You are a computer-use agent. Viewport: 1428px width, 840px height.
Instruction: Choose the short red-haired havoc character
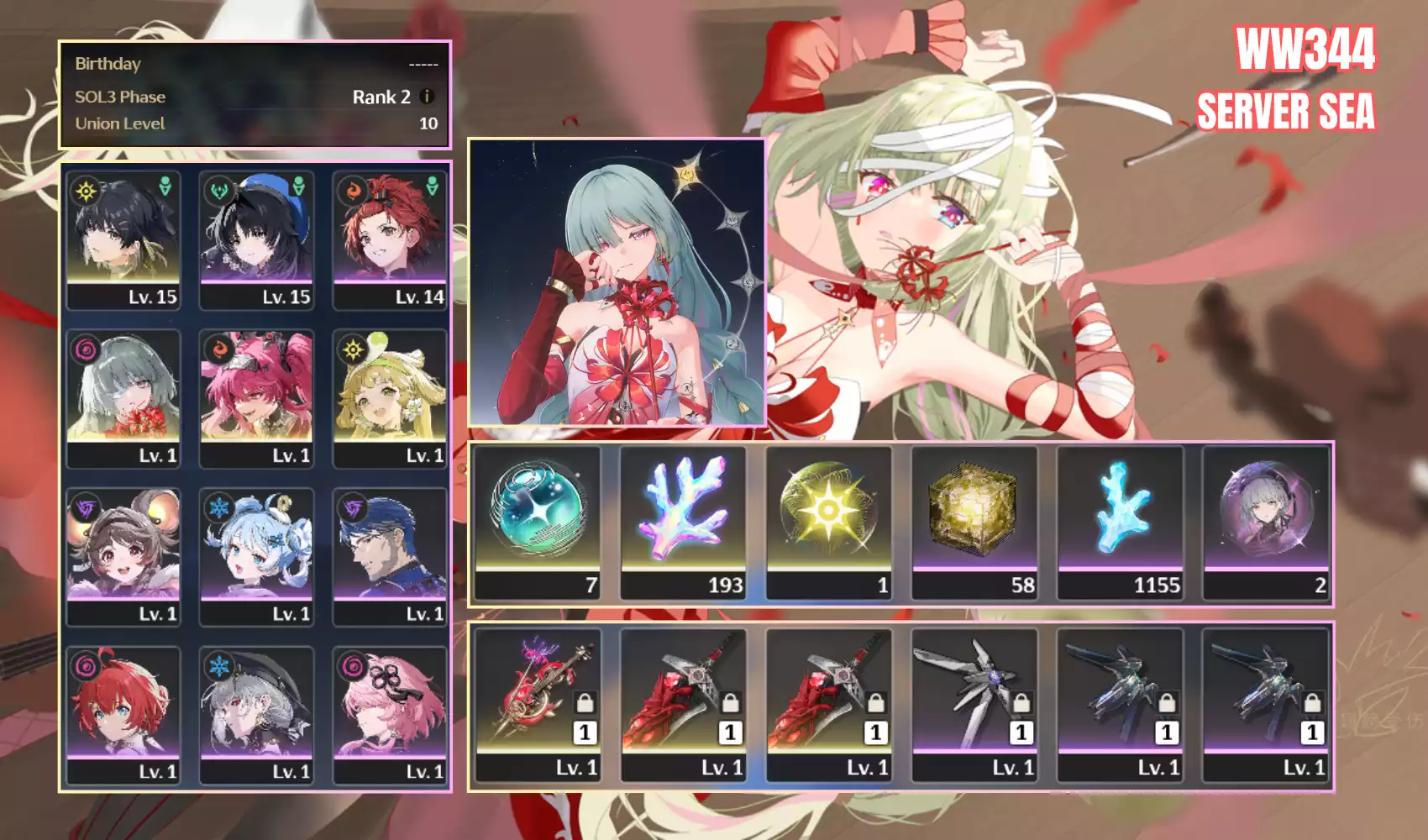click(x=123, y=715)
